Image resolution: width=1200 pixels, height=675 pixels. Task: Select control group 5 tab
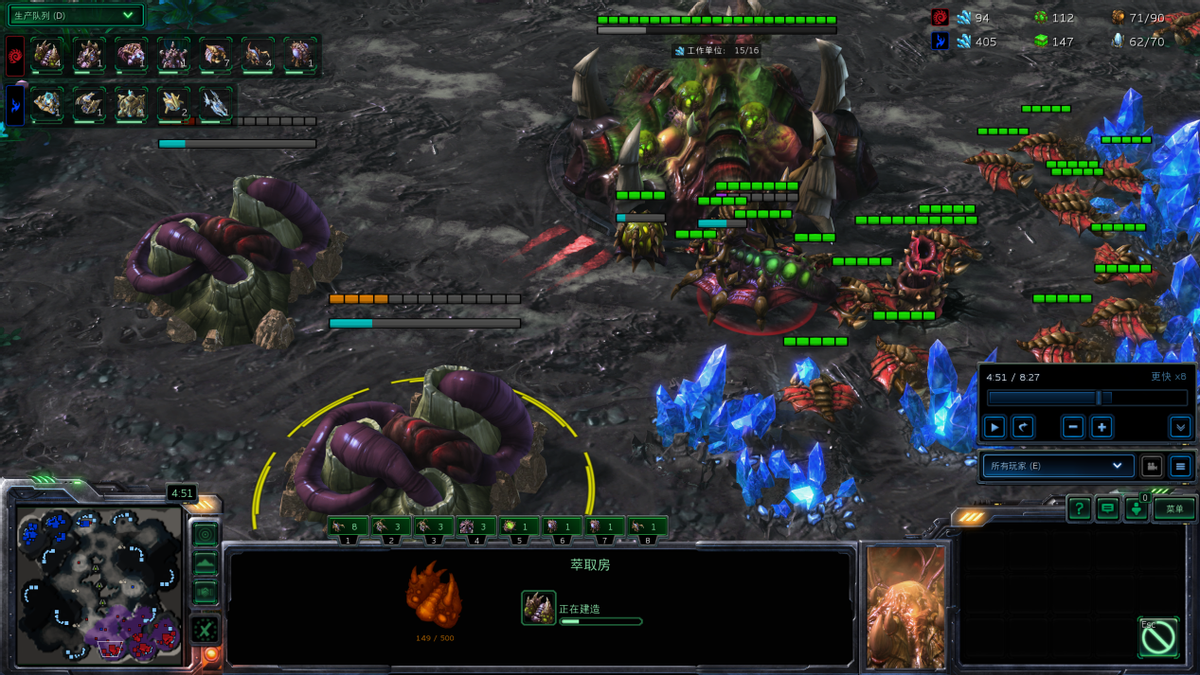(x=519, y=527)
